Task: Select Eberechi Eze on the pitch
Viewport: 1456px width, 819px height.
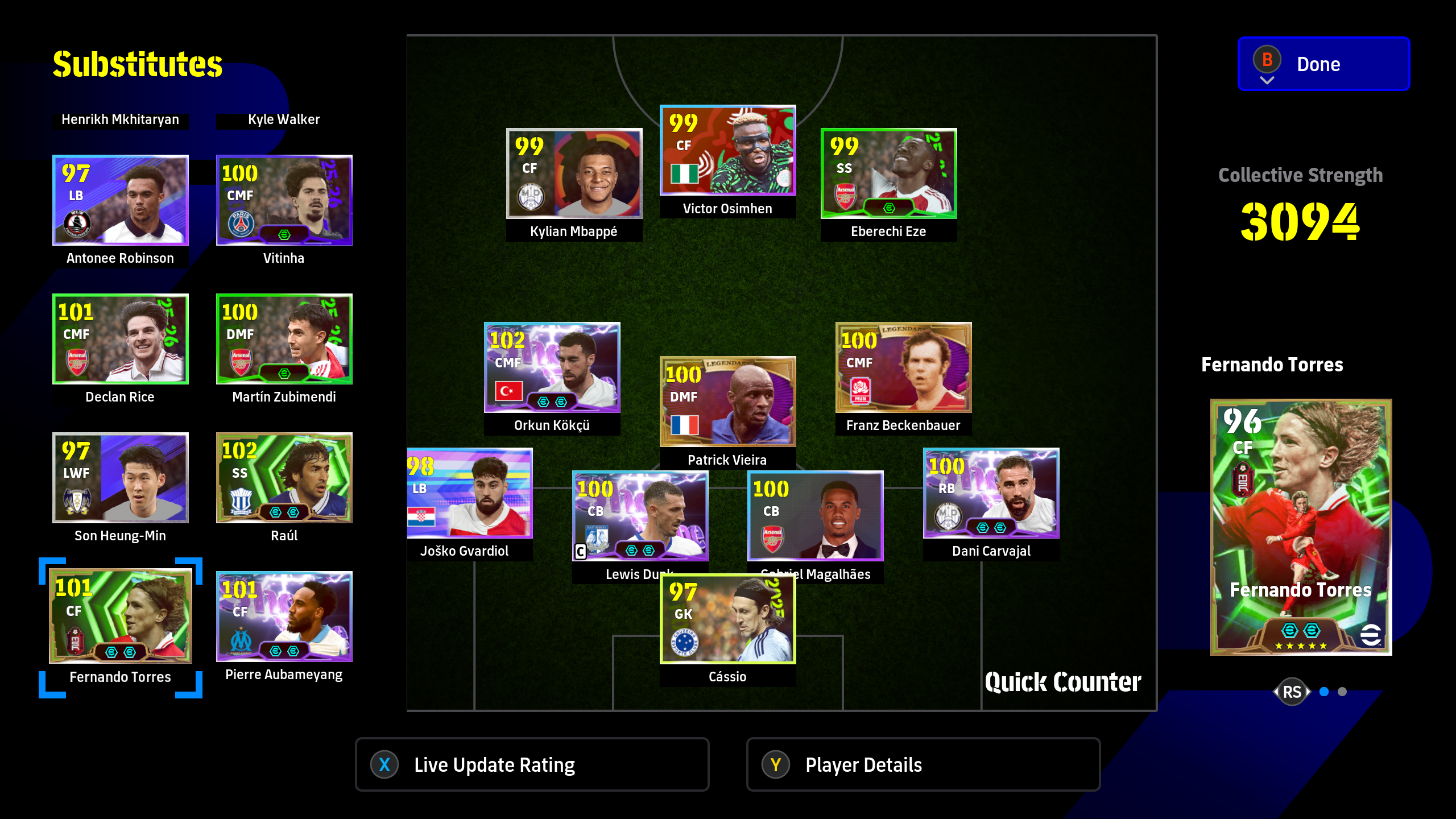Action: [x=888, y=173]
